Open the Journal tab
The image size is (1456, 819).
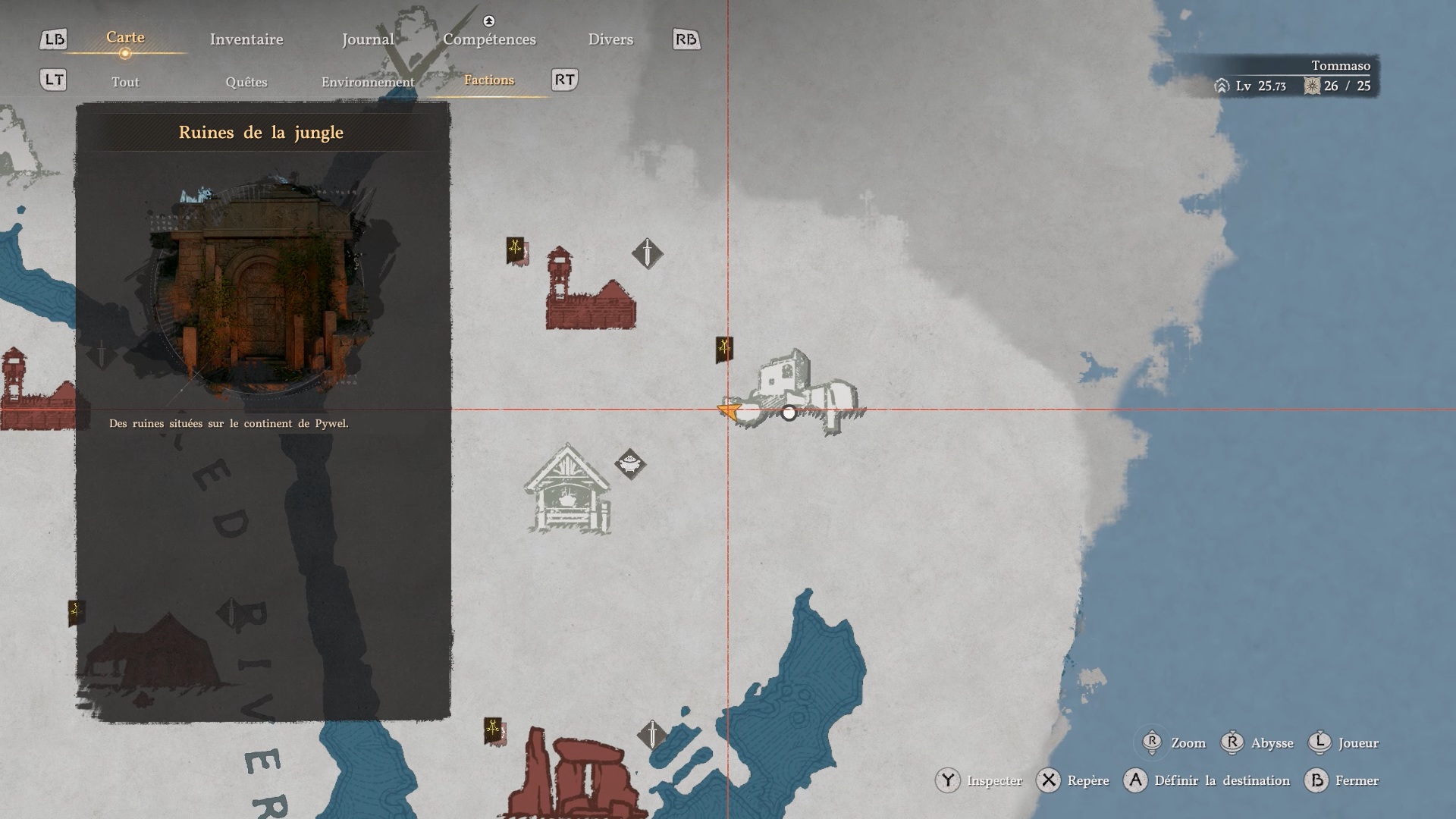point(367,39)
